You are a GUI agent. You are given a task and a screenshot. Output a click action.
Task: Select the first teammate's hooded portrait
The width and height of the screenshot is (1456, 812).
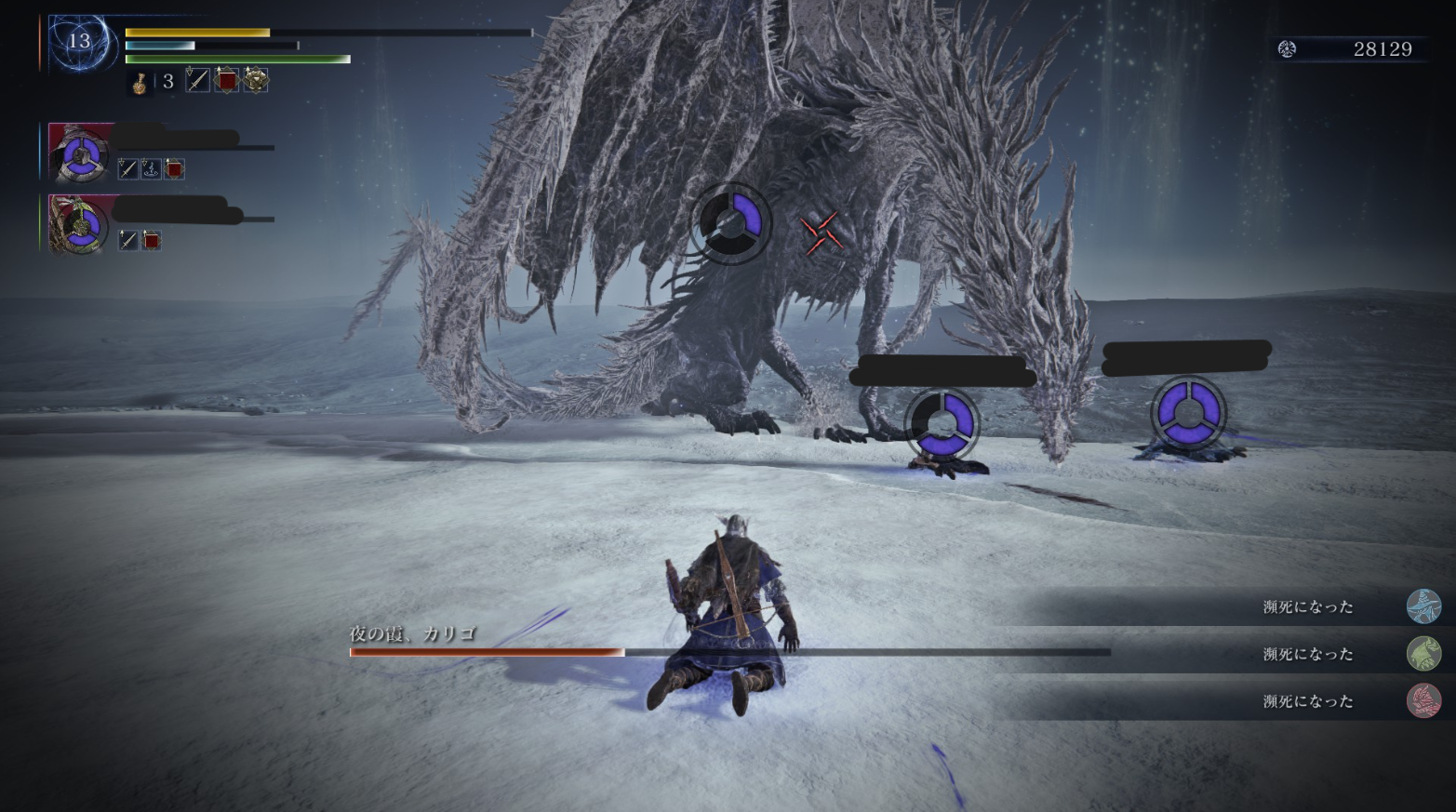(80, 153)
